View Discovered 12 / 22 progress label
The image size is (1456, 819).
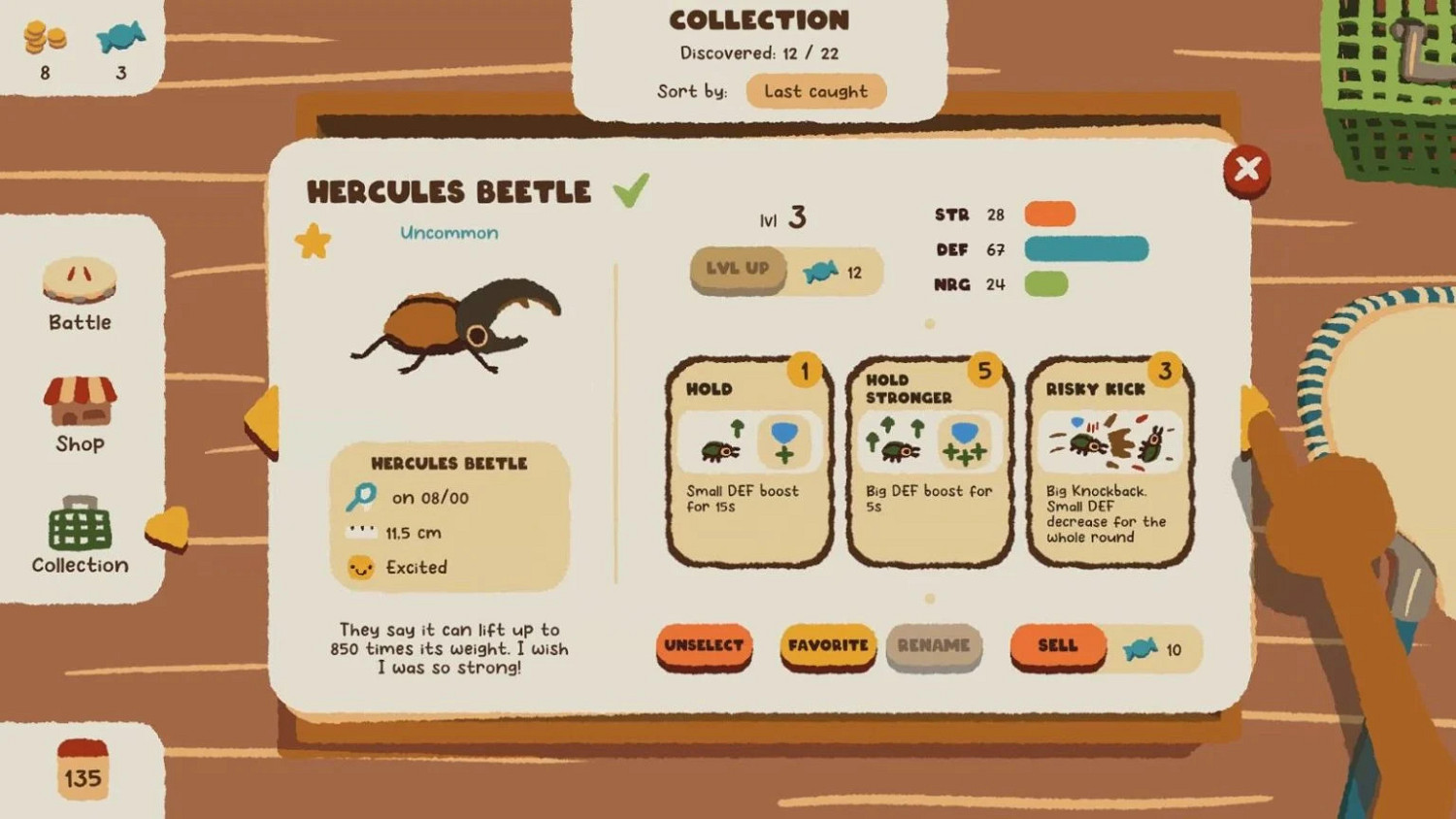pos(760,53)
